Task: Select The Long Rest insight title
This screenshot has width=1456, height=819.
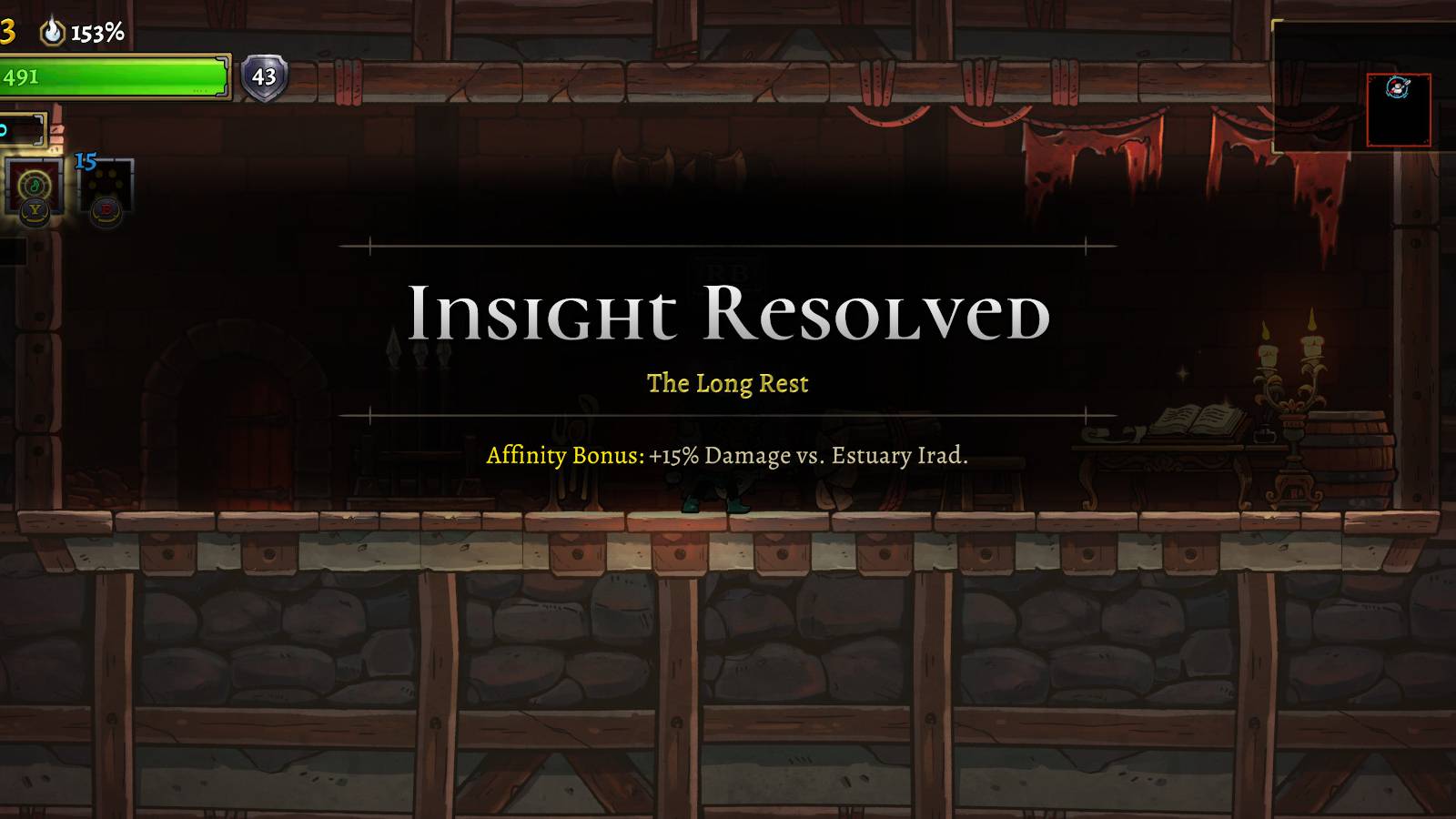Action: click(x=727, y=383)
